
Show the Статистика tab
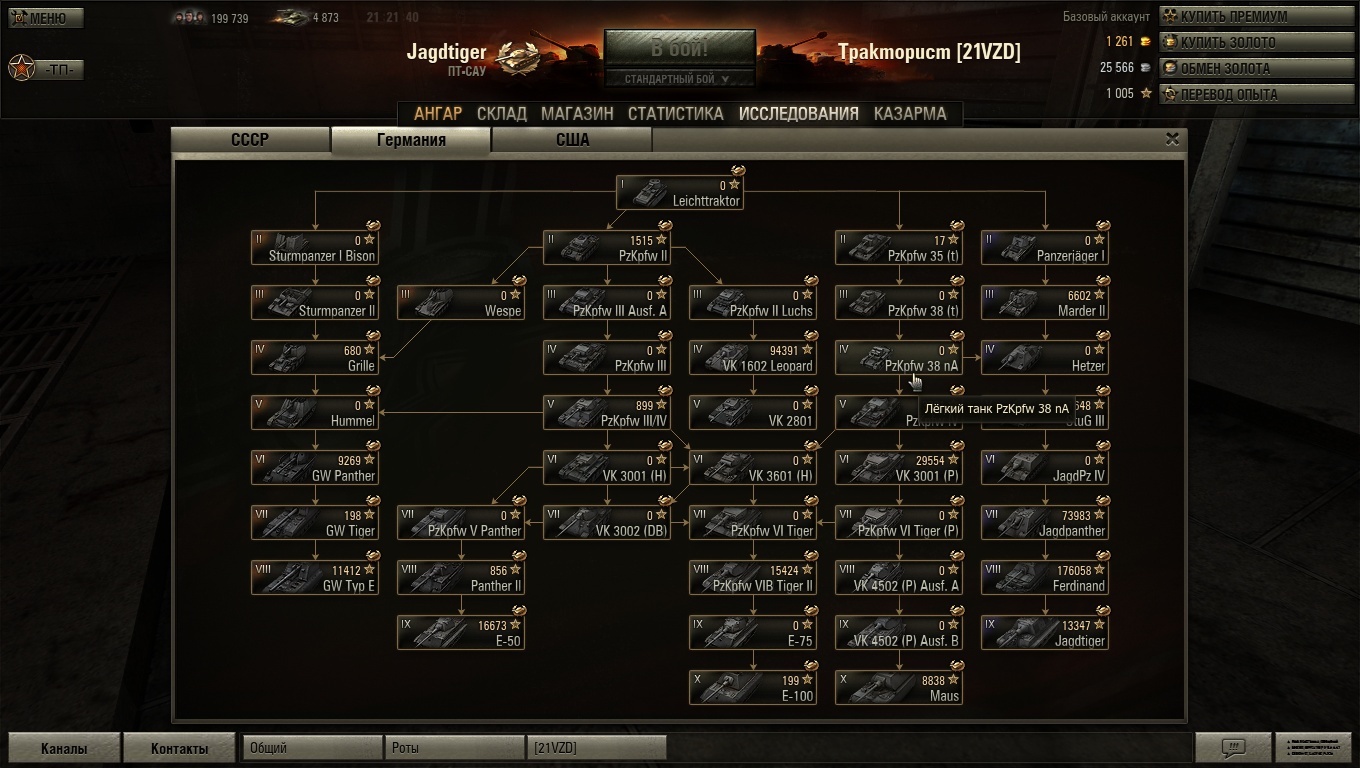[675, 114]
